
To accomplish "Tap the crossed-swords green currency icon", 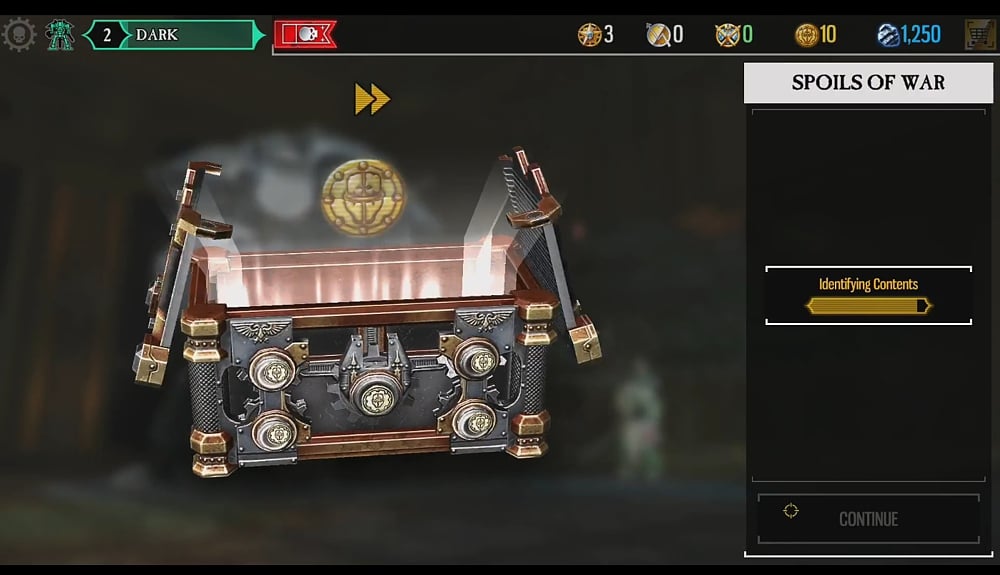I will coord(733,35).
